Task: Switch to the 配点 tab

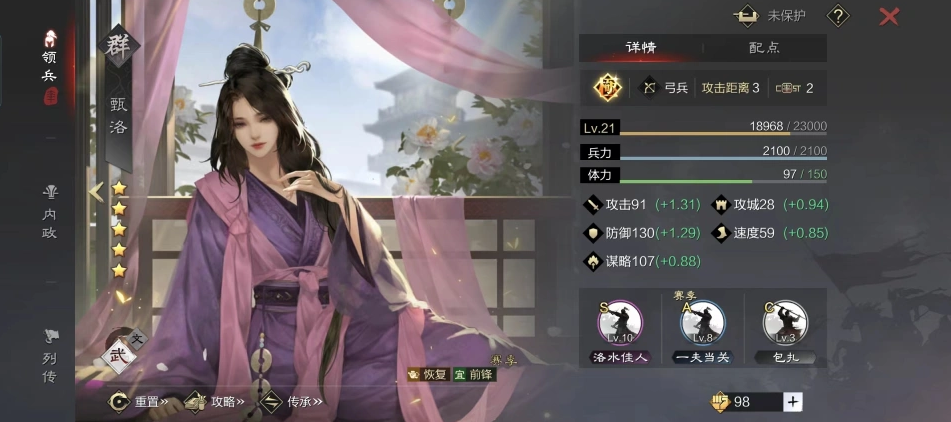Action: click(764, 47)
